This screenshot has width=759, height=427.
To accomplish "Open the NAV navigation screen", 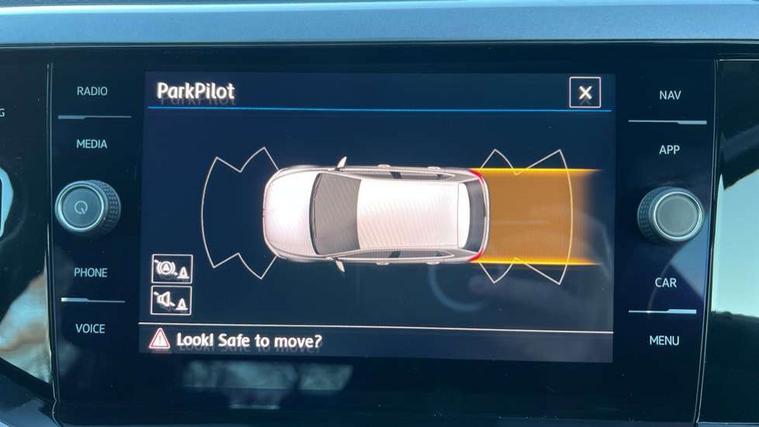I will pyautogui.click(x=669, y=96).
